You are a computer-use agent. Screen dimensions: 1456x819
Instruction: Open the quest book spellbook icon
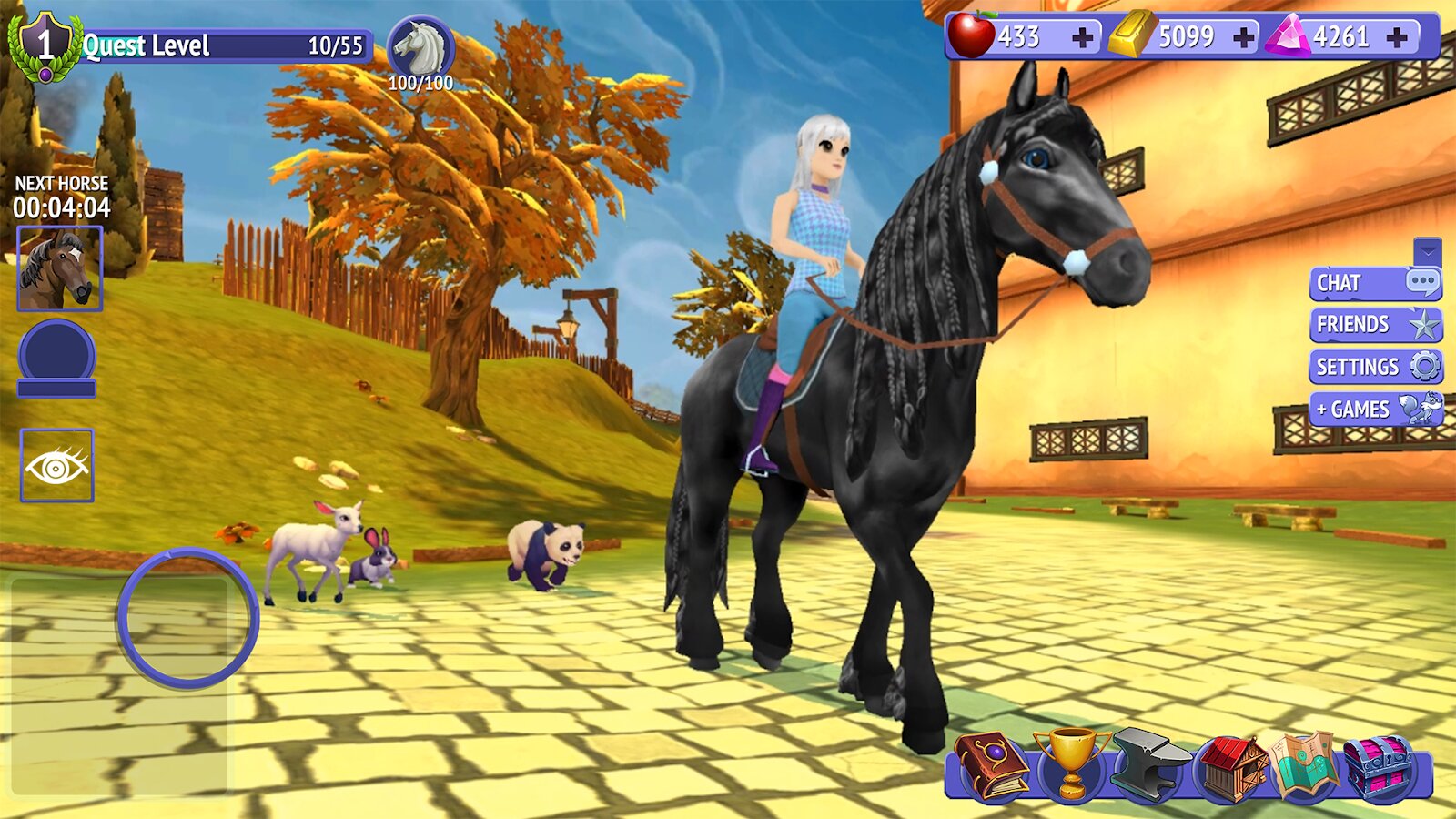tap(990, 767)
